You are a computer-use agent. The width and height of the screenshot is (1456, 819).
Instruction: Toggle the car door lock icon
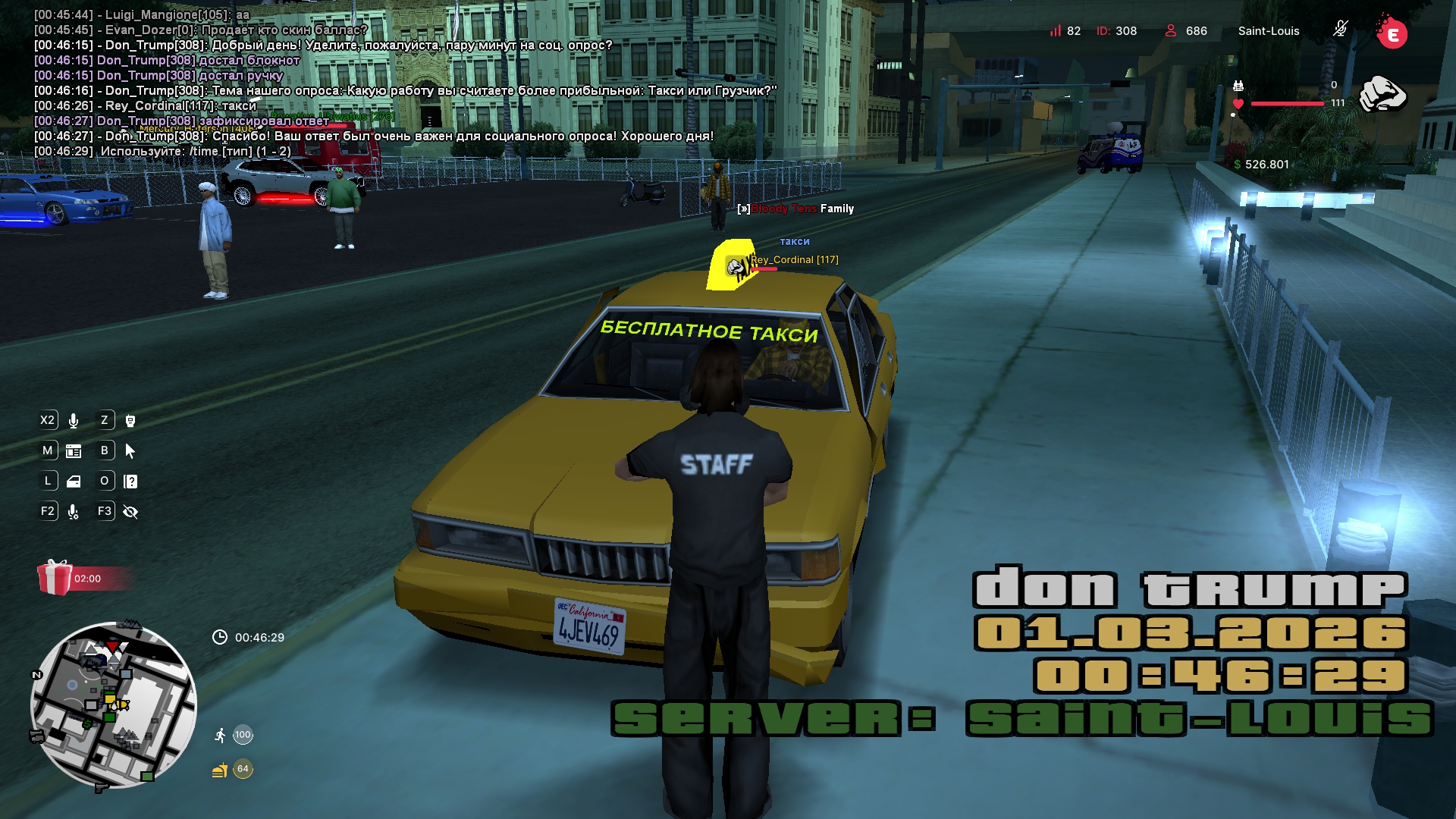coord(74,482)
